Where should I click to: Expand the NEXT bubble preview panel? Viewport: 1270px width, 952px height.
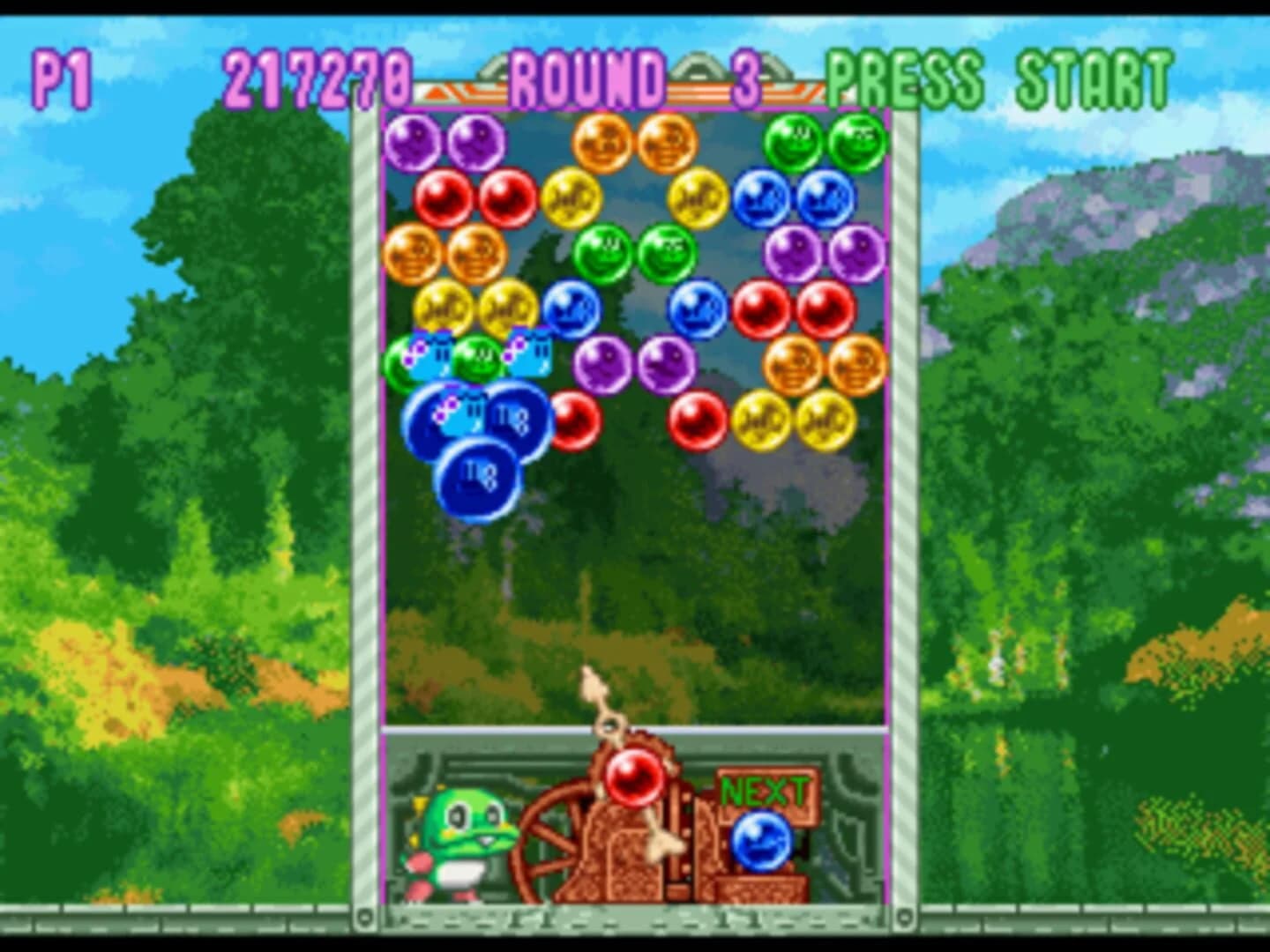point(766,792)
